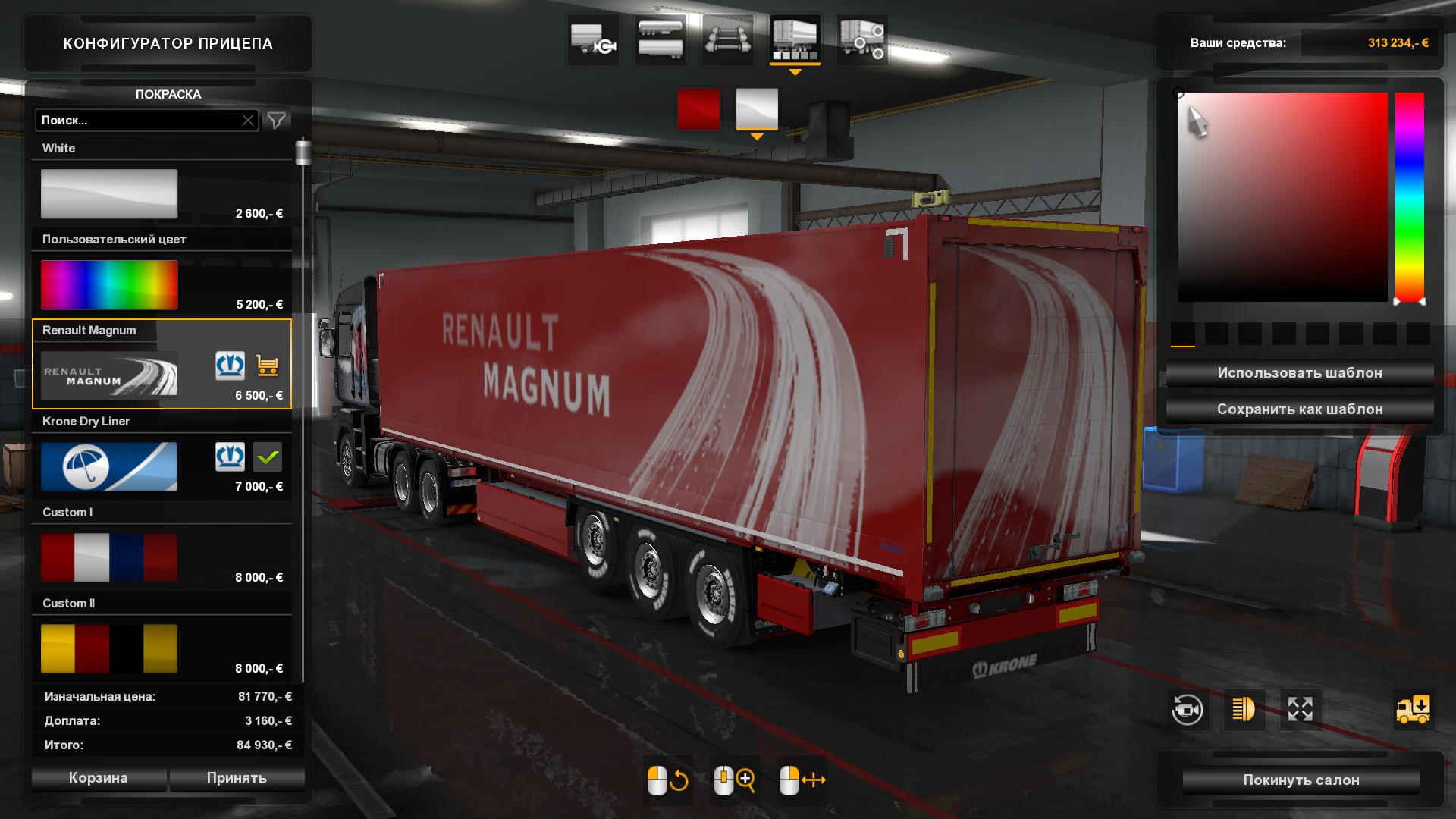The width and height of the screenshot is (1456, 819).
Task: Toggle the green checkmark on Krone Dry Liner
Action: coord(267,457)
